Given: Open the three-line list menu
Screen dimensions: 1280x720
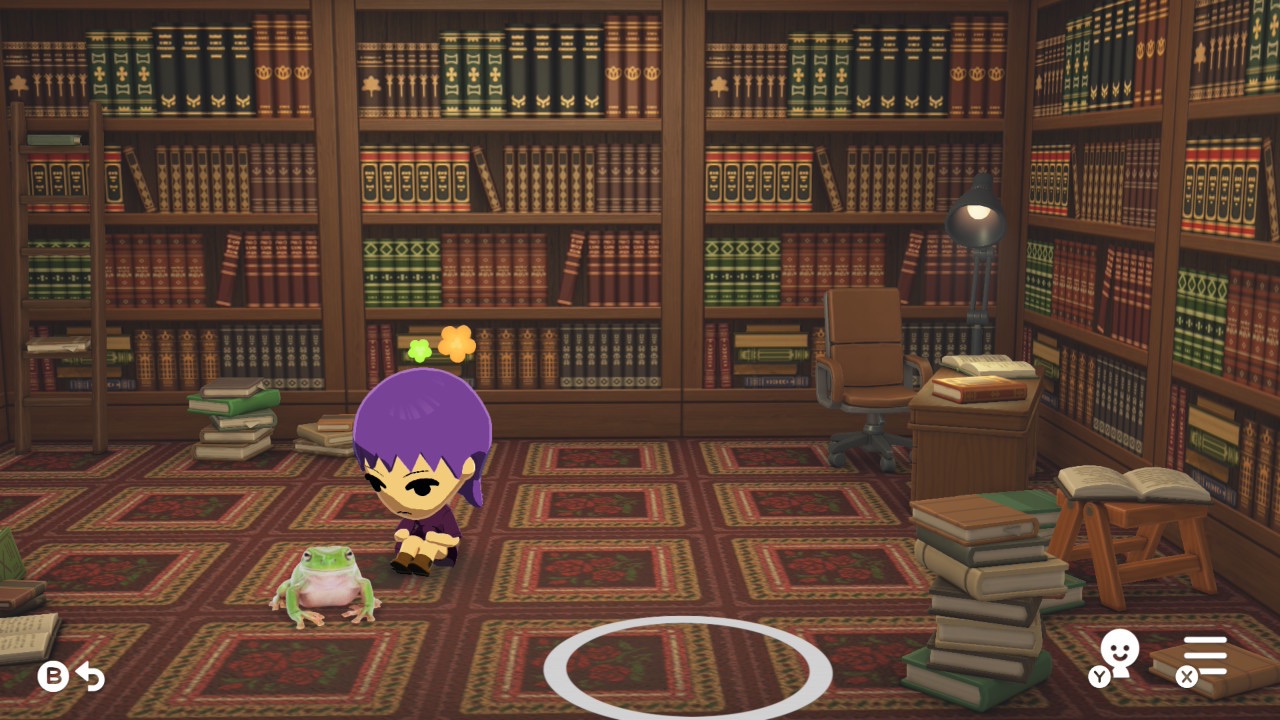Looking at the screenshot, I should click(1205, 657).
